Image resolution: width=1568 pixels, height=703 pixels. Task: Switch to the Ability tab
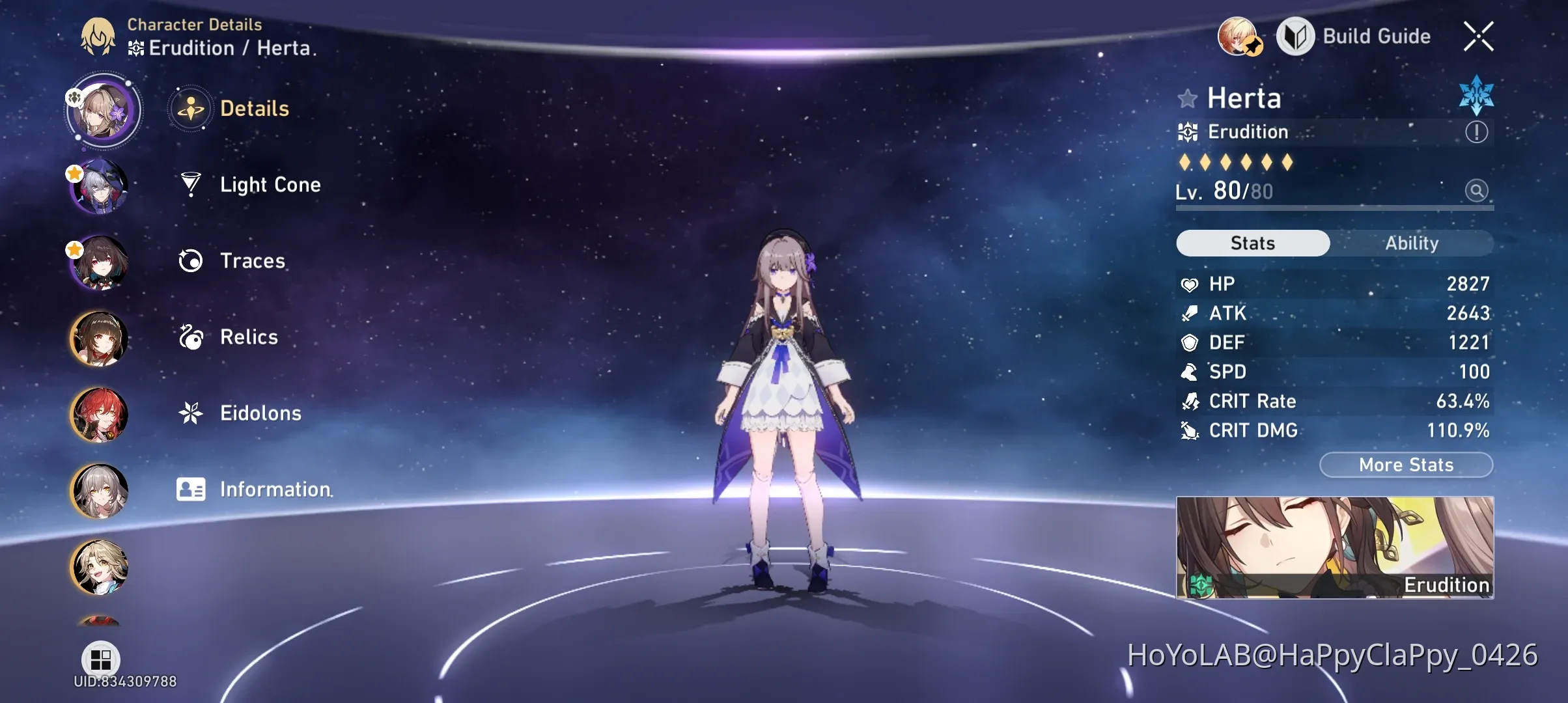[1411, 243]
